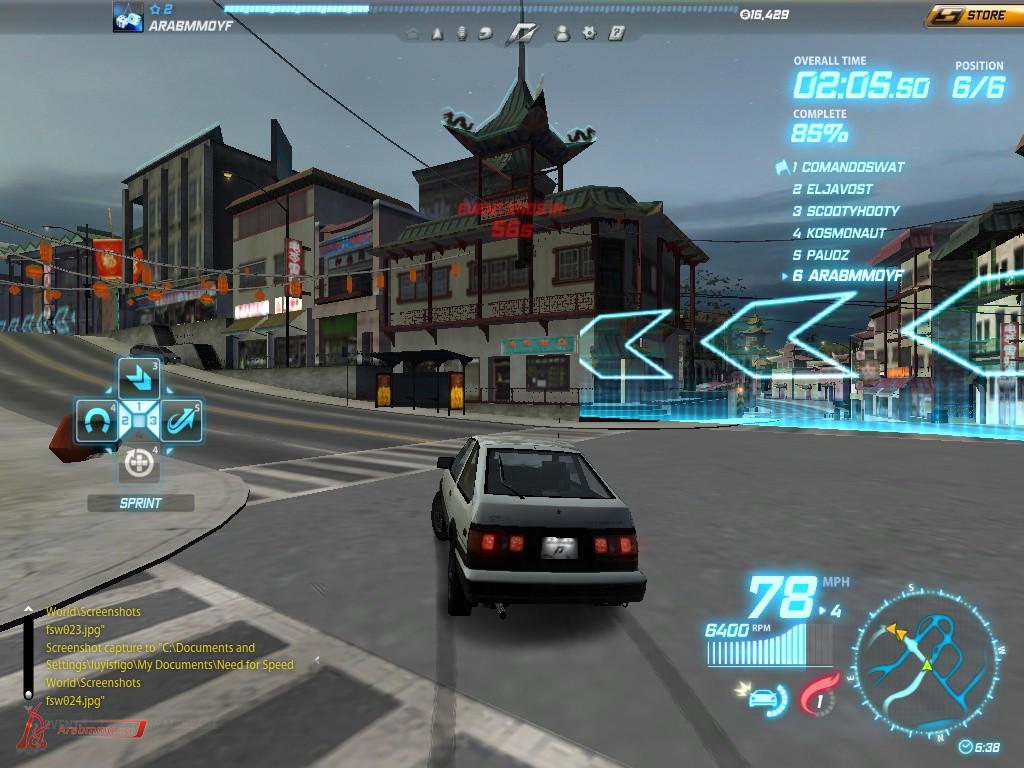The image size is (1024, 768).
Task: Click the circular minimap
Action: point(926,661)
